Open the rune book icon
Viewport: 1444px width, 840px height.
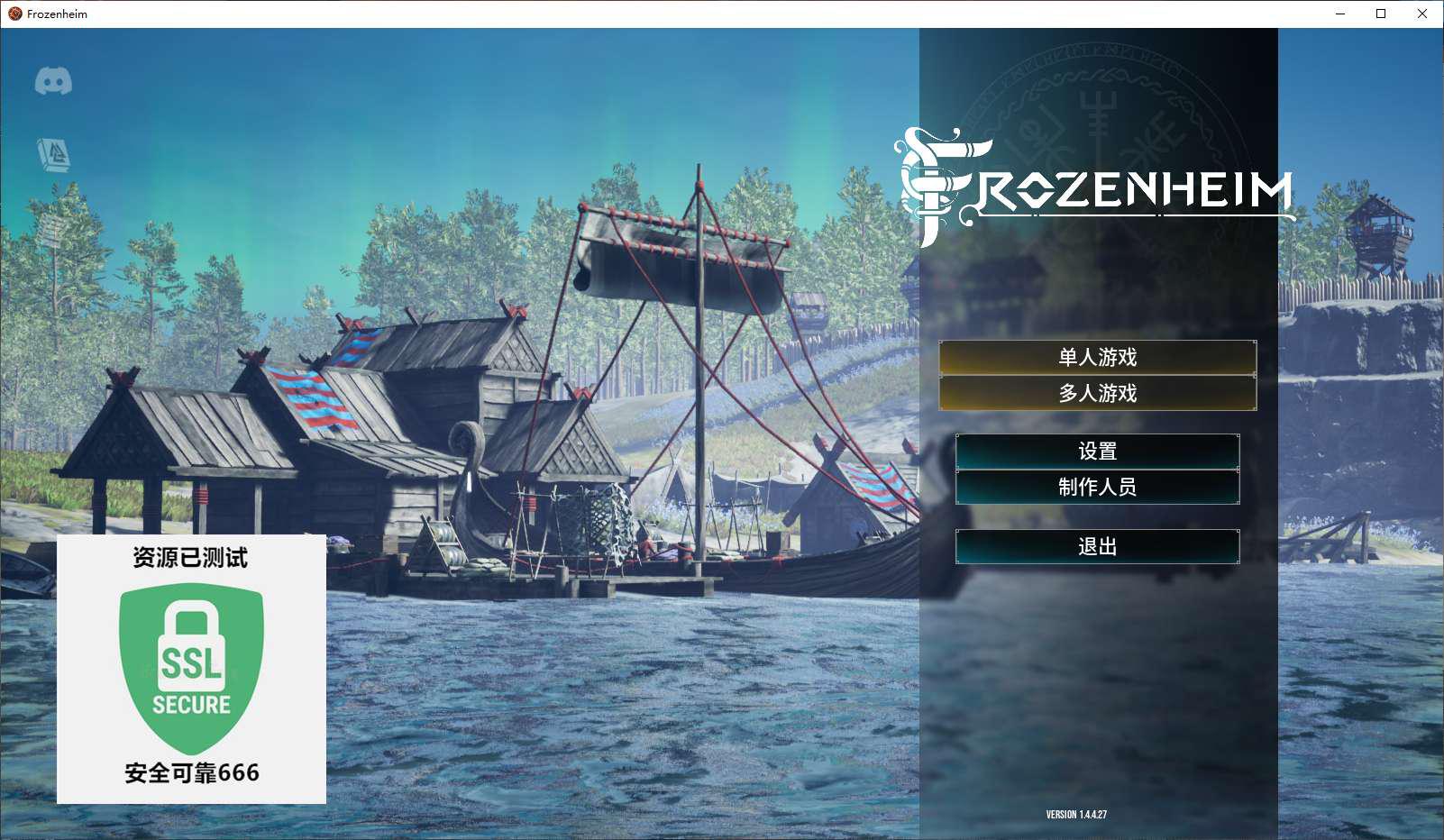click(53, 155)
